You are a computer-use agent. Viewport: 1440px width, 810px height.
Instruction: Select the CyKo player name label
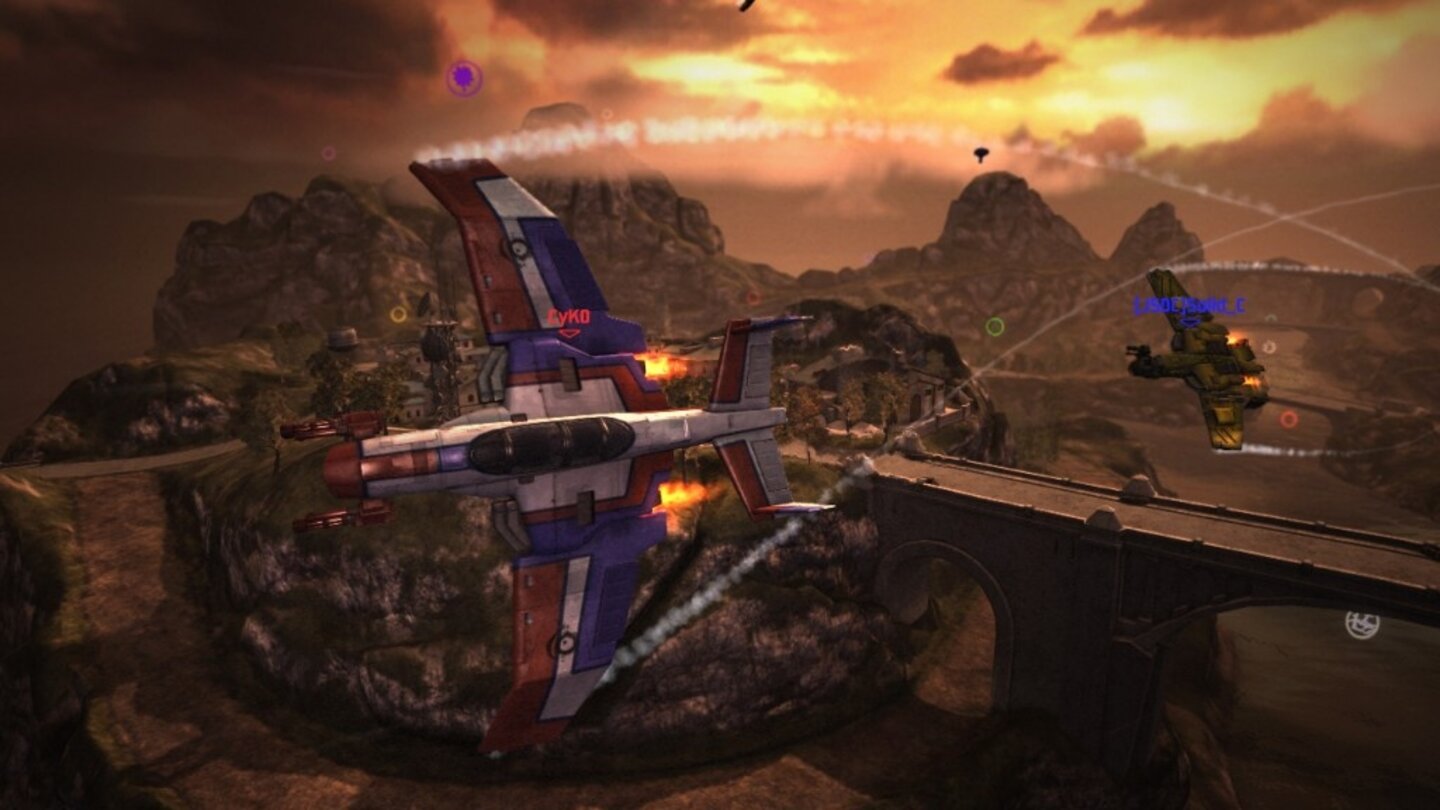[567, 314]
